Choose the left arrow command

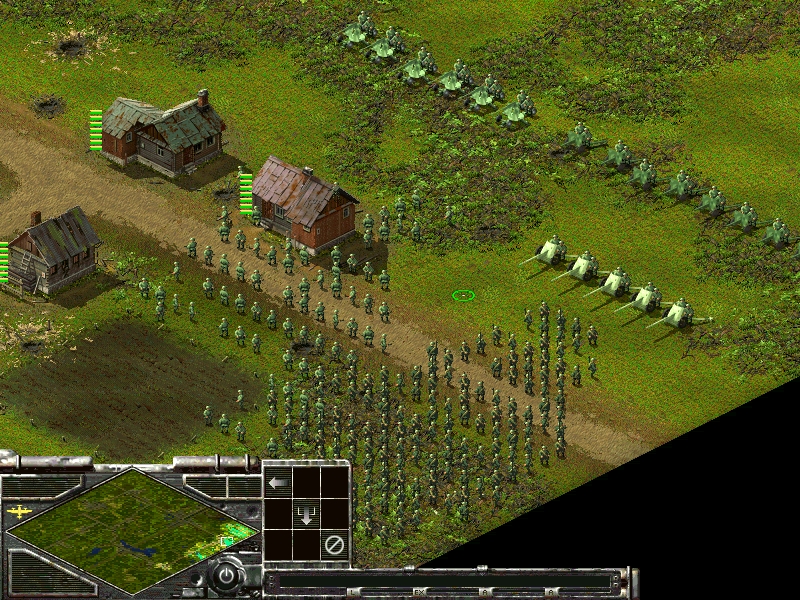(x=278, y=483)
